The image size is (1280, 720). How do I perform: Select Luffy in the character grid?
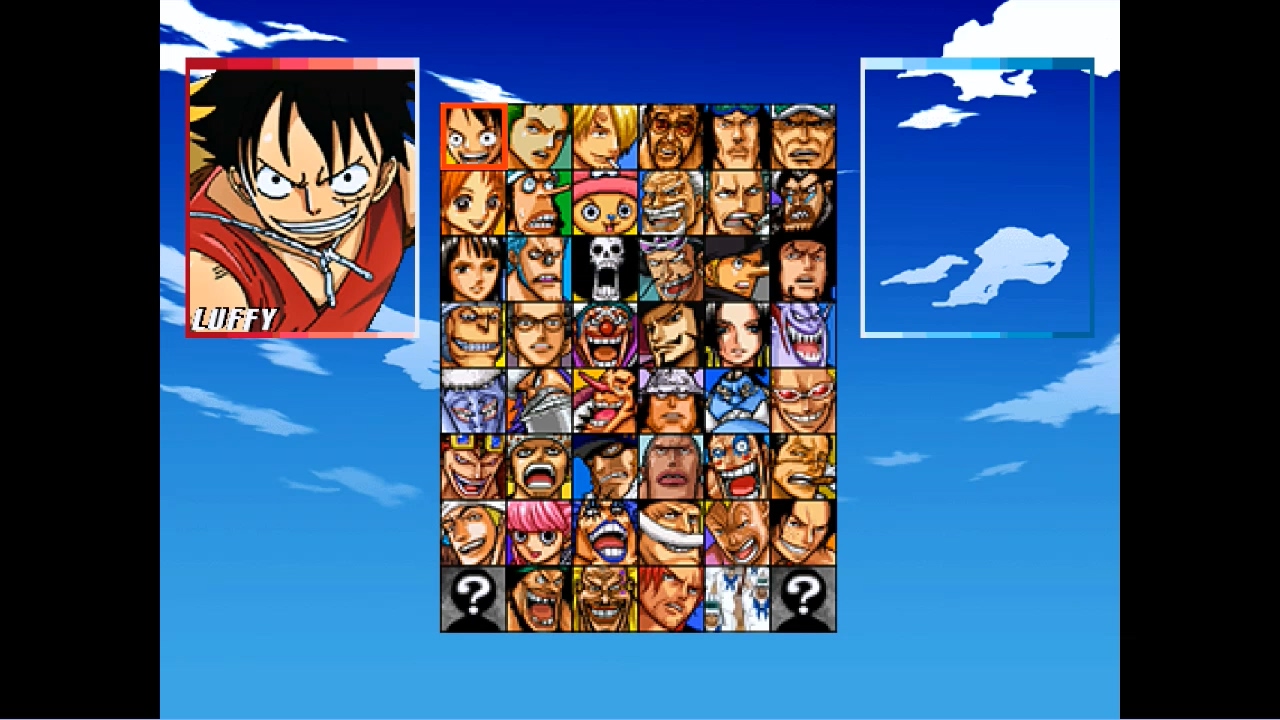tap(473, 134)
